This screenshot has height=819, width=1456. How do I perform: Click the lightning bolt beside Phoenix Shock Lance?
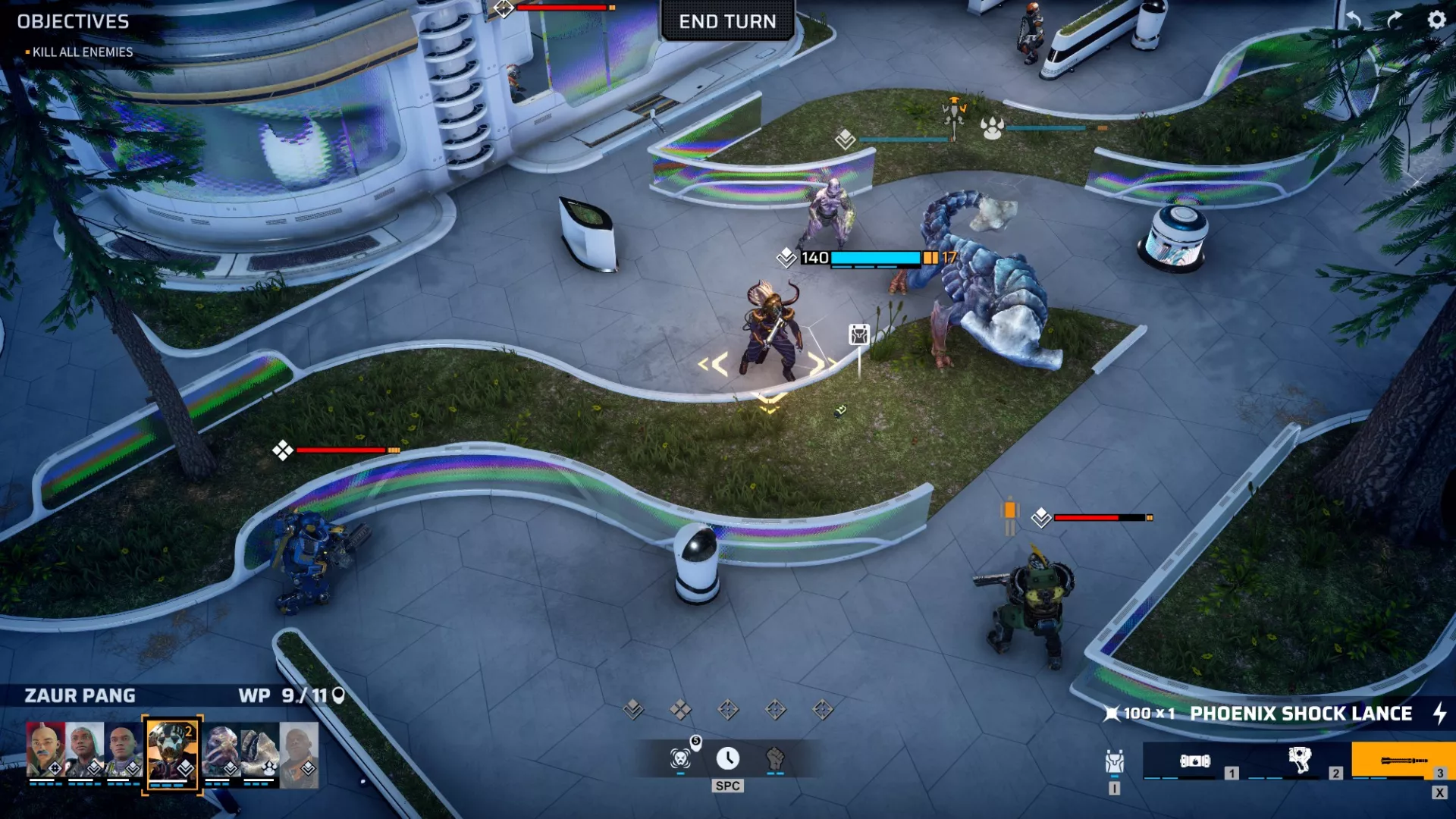pos(1441,714)
